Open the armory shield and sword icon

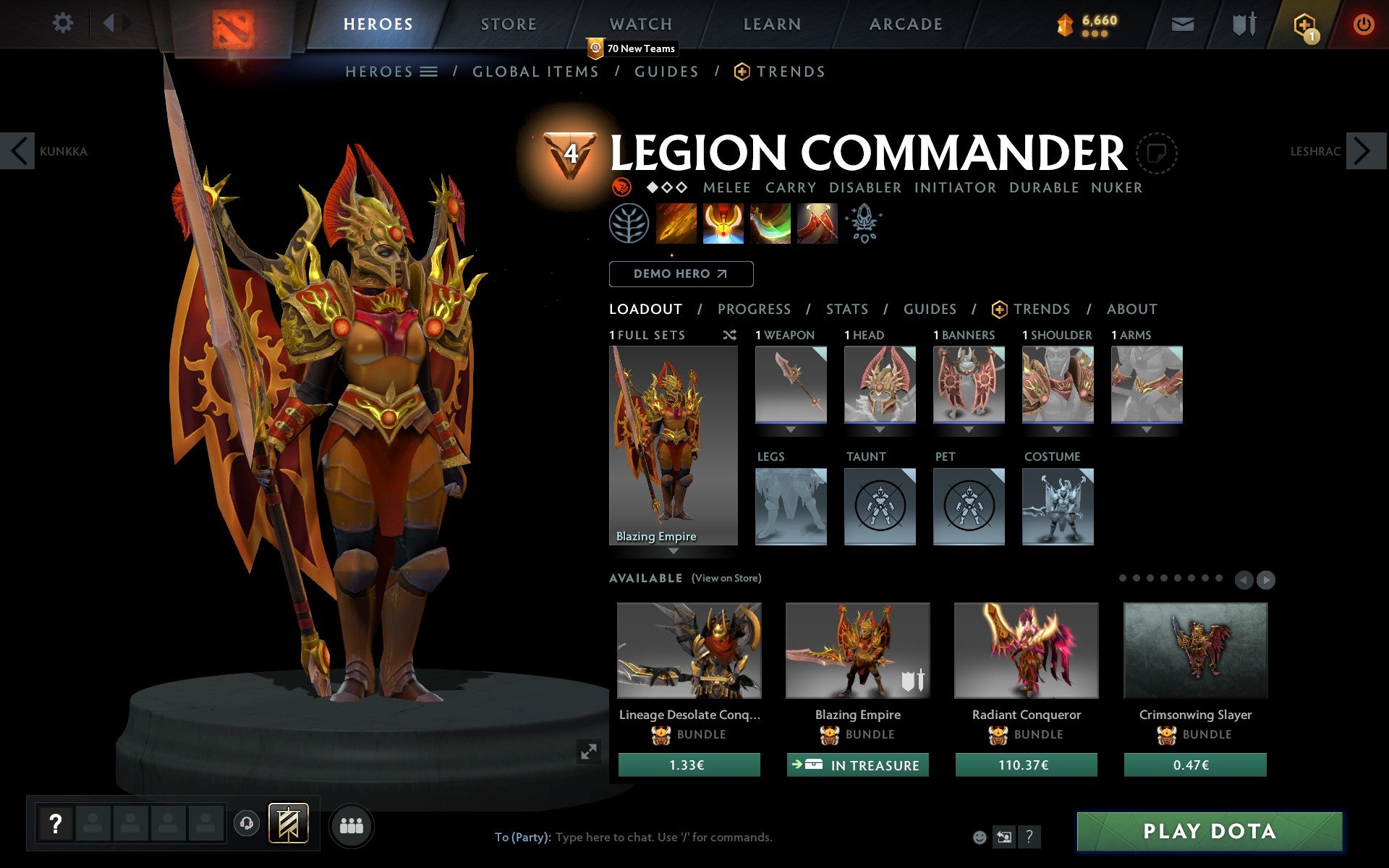coord(1244,23)
